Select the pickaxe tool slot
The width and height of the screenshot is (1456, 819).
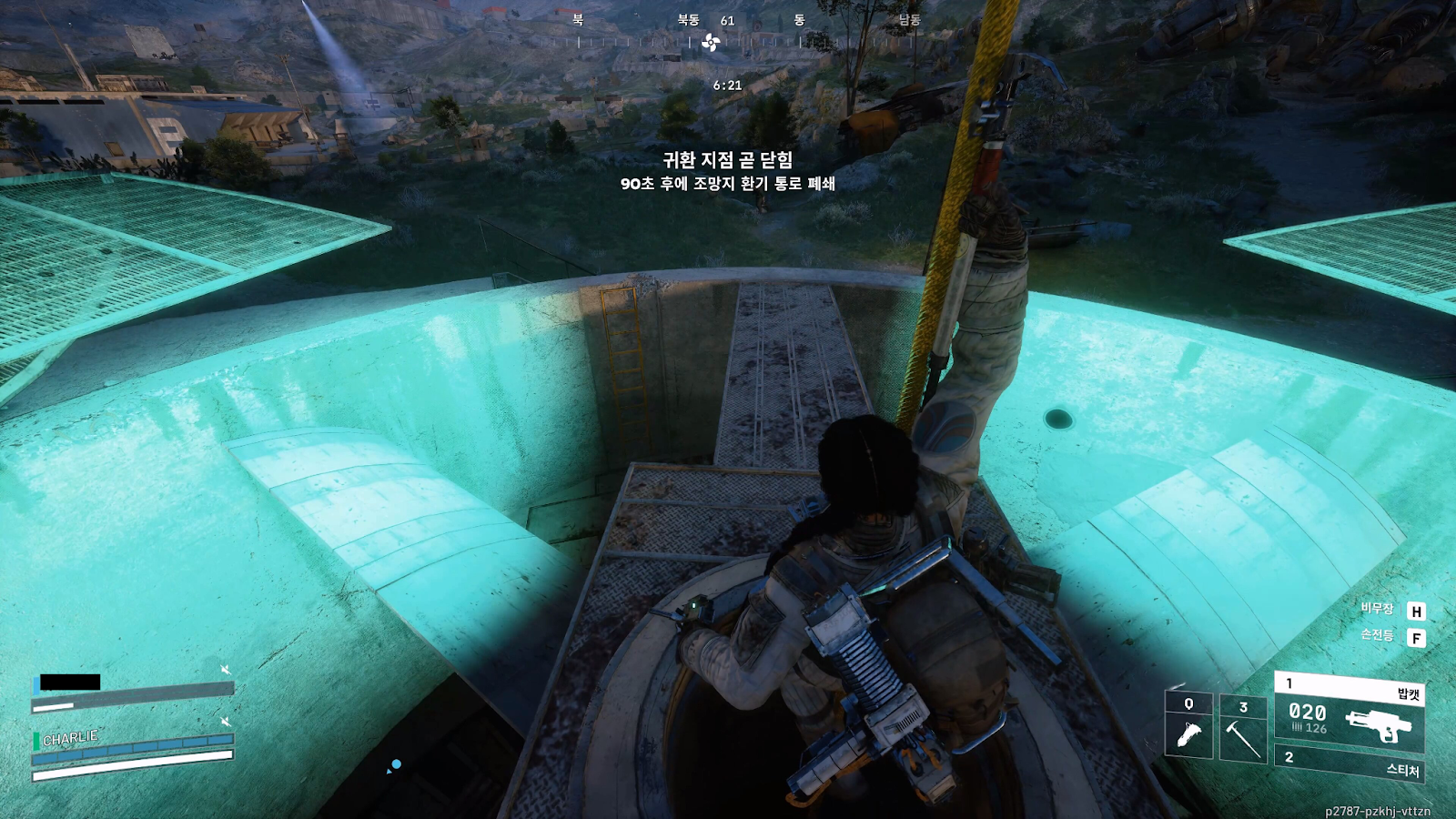[1242, 727]
